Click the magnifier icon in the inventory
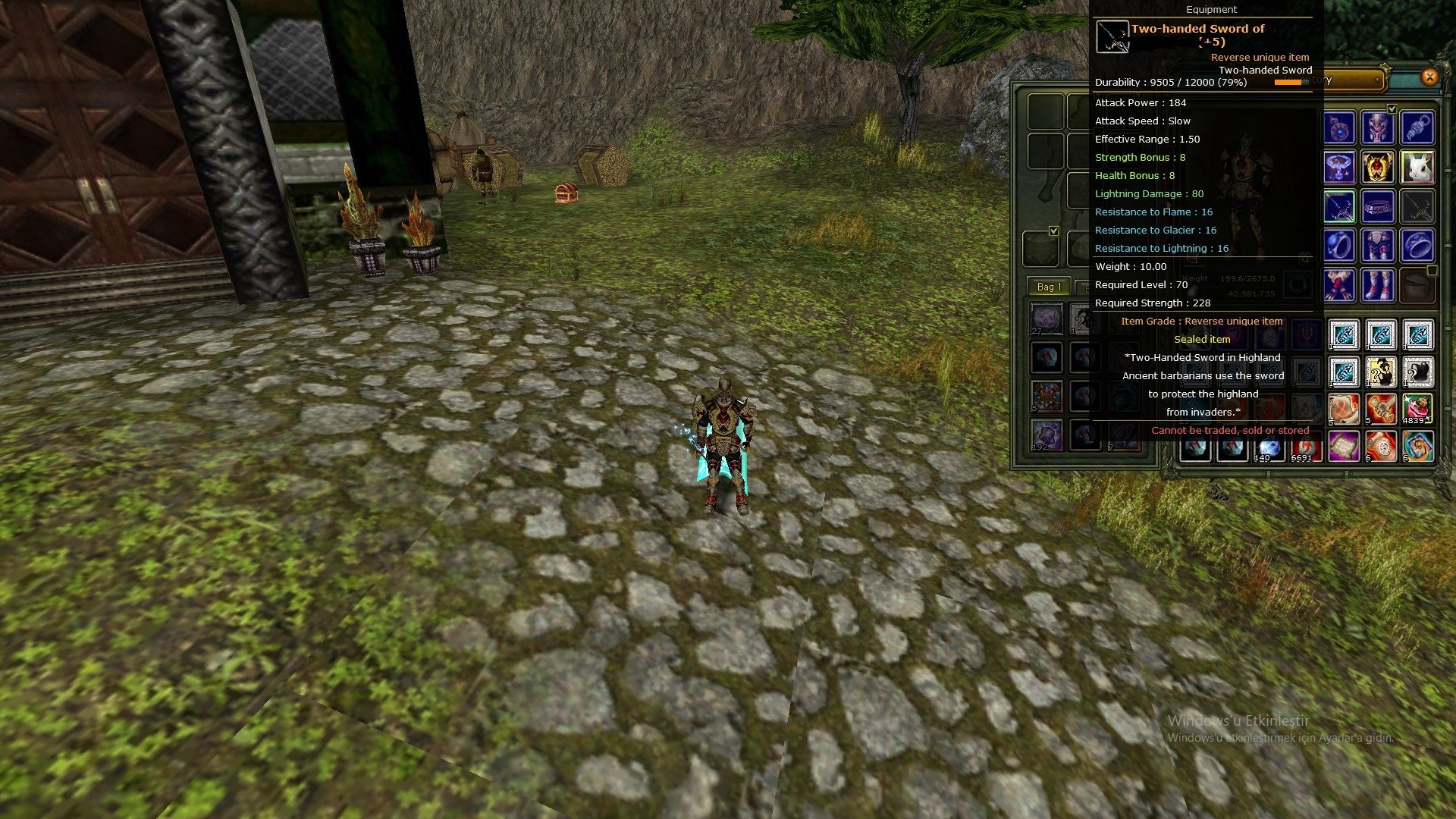The height and width of the screenshot is (819, 1456). point(1304,259)
